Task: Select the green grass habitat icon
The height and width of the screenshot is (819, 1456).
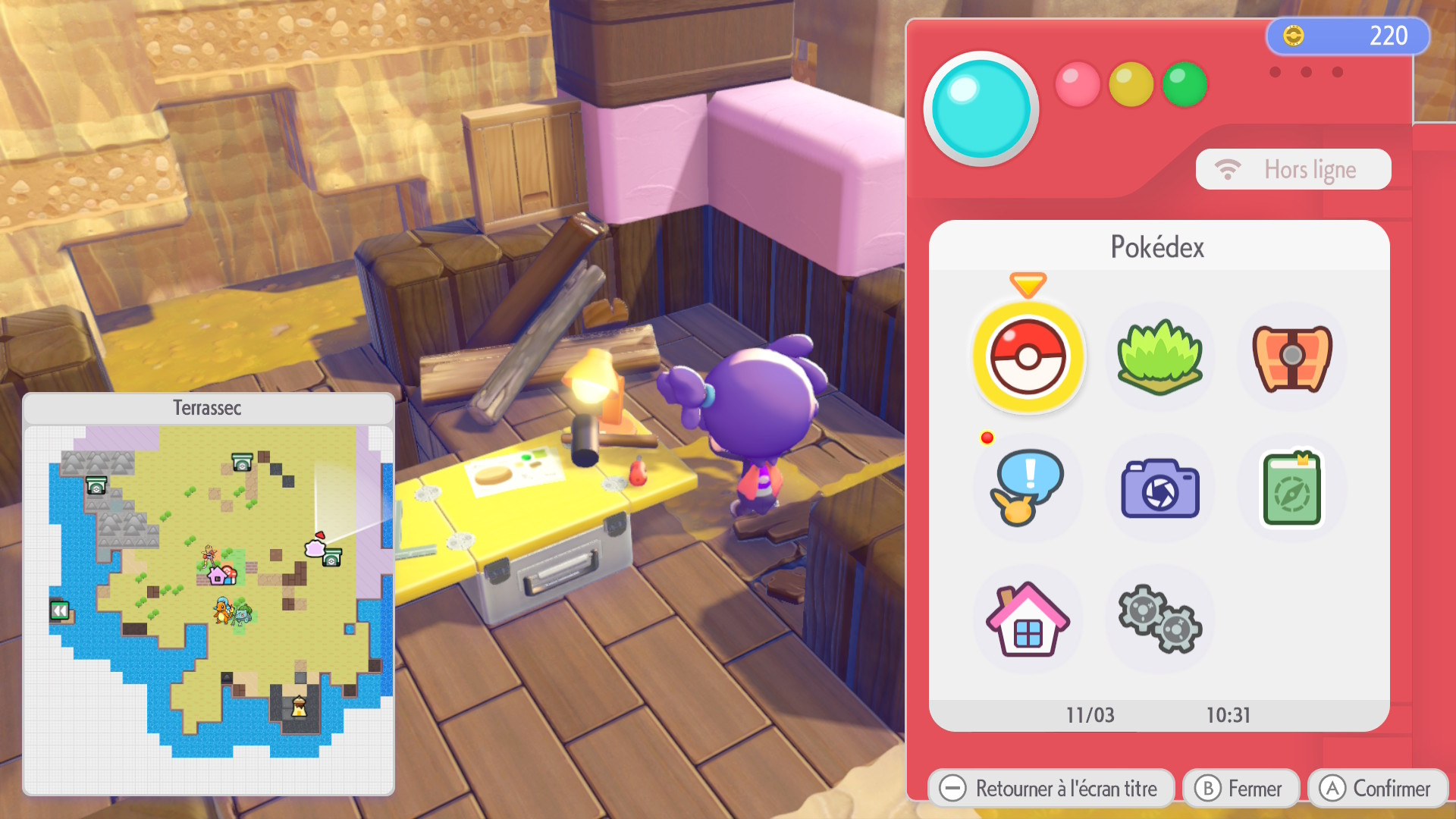Action: tap(1159, 356)
